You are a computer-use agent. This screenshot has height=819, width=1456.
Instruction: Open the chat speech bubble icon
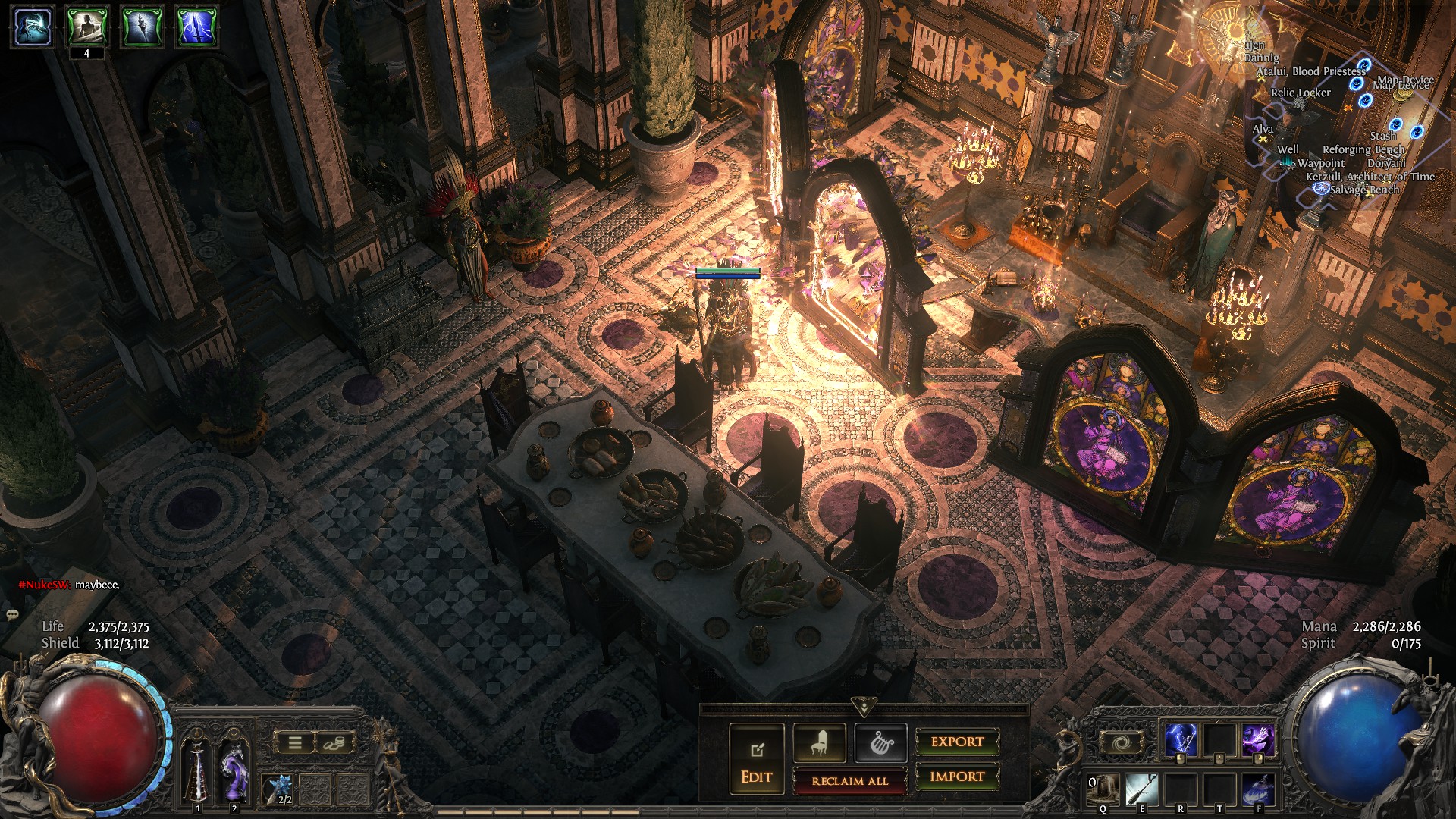(x=12, y=614)
